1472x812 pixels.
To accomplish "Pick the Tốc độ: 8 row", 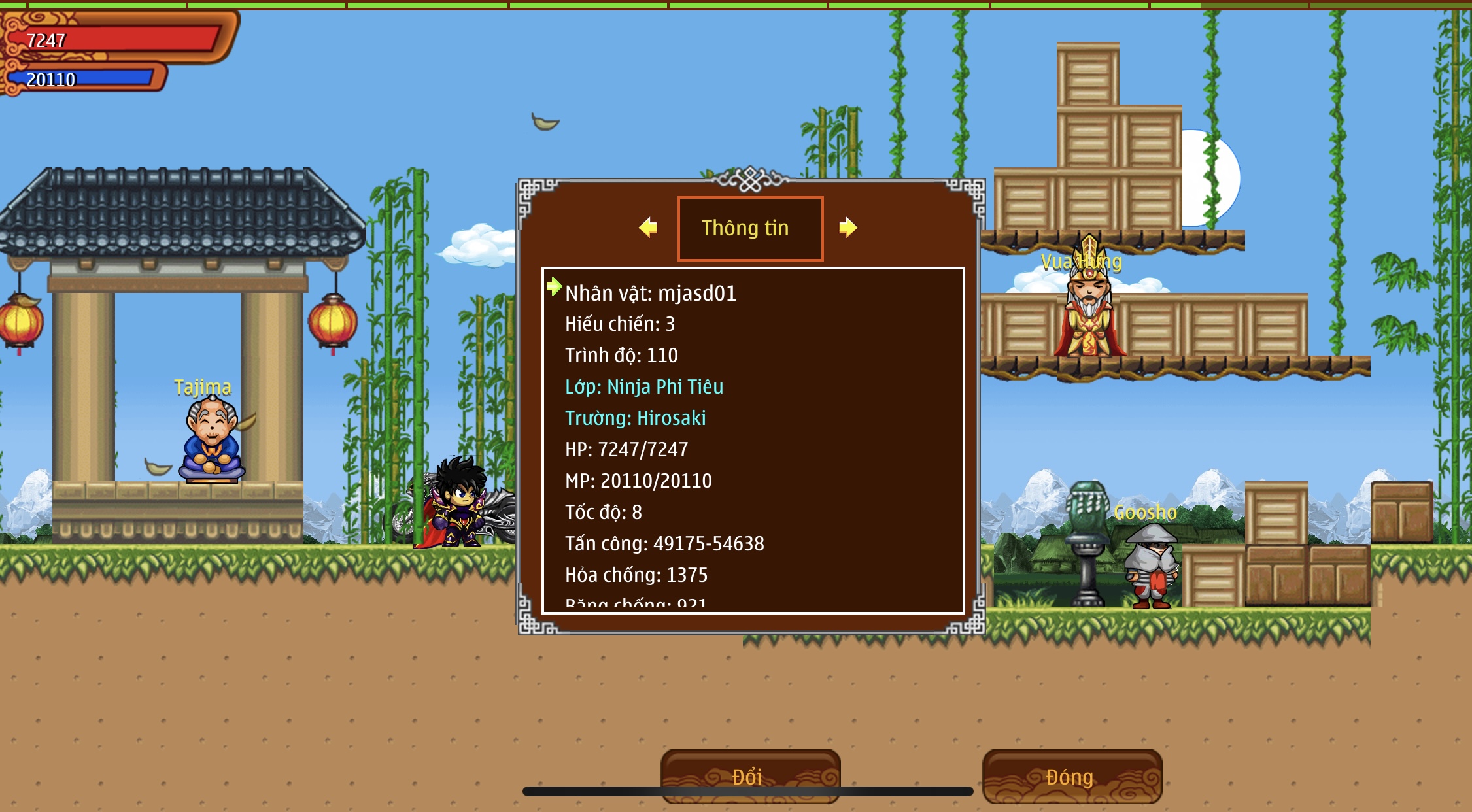I will click(604, 512).
